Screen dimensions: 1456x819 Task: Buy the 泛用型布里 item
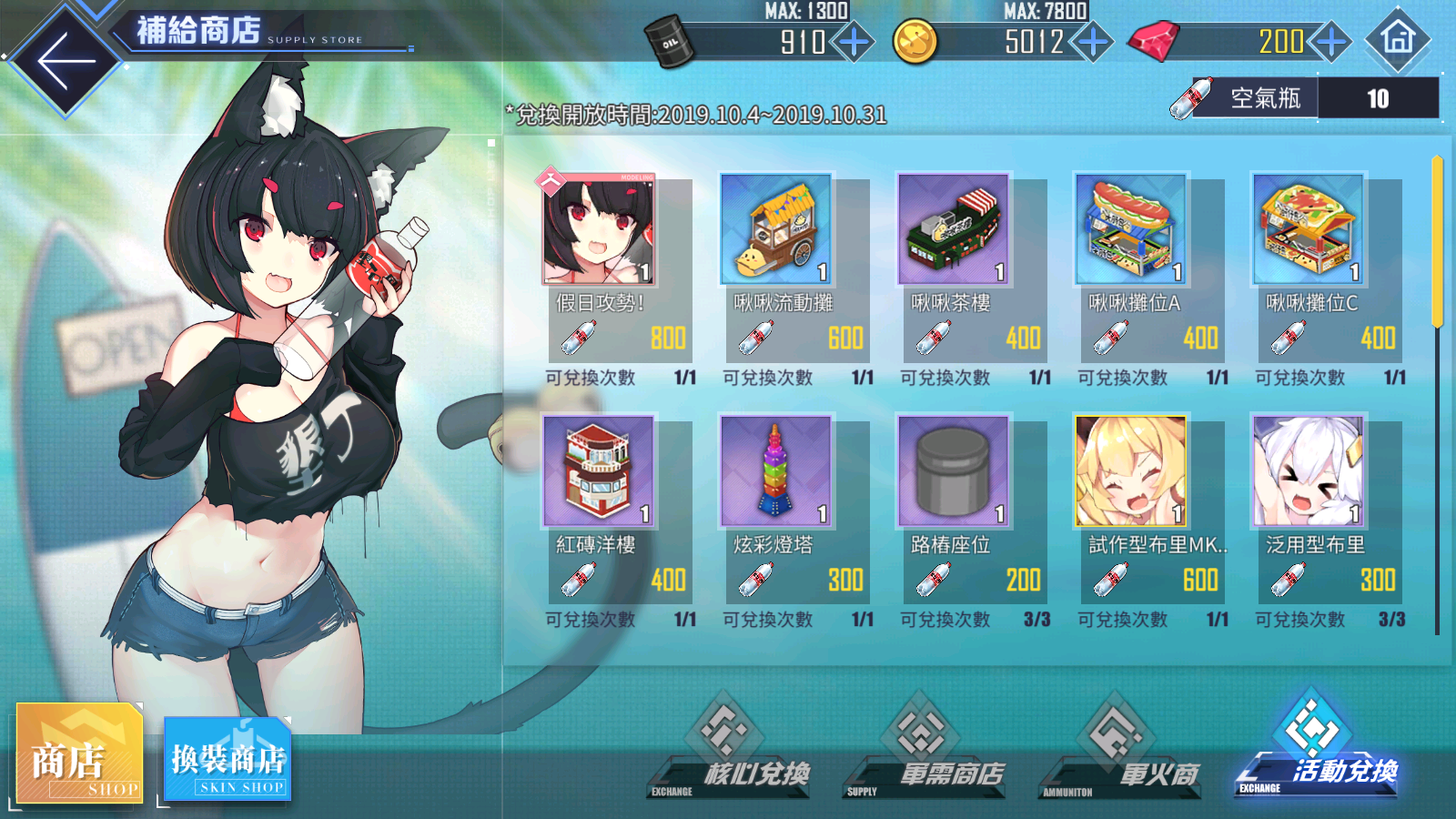[x=1310, y=470]
